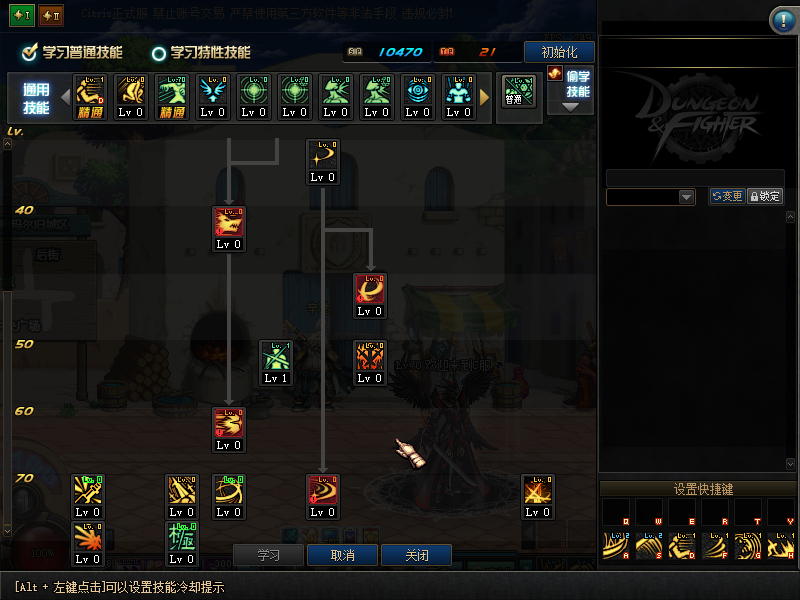Toggle the 锁定 lock button
Screen dimensions: 800x600
(x=765, y=197)
